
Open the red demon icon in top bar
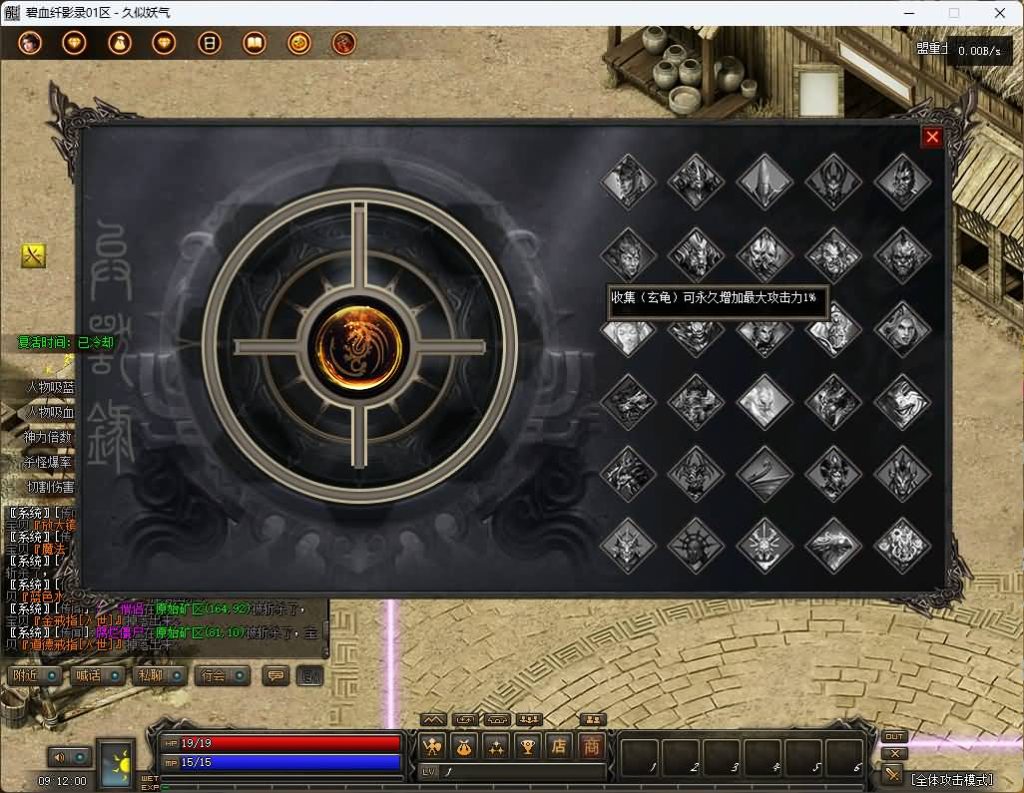344,43
